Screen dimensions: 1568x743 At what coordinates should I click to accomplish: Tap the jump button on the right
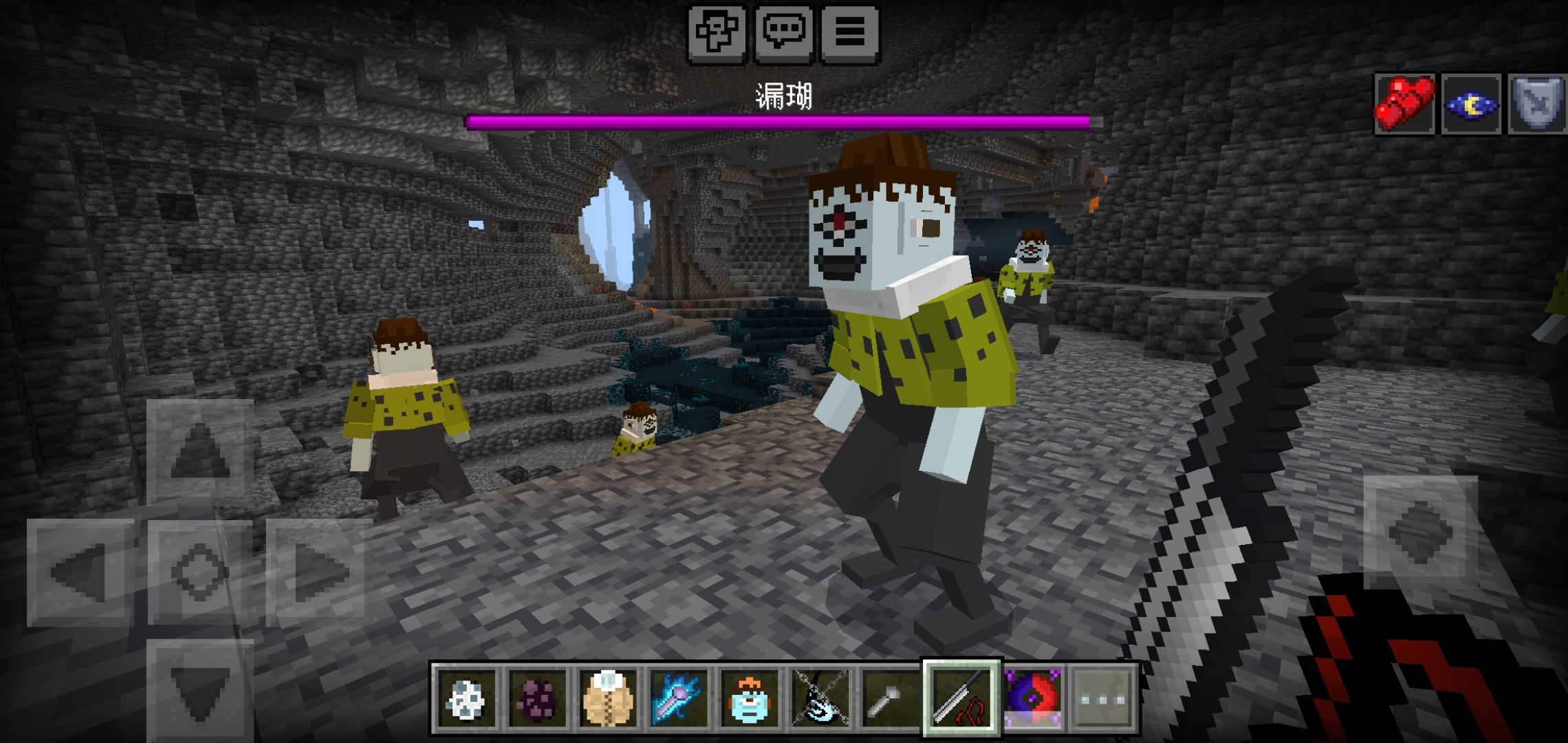point(1420,530)
